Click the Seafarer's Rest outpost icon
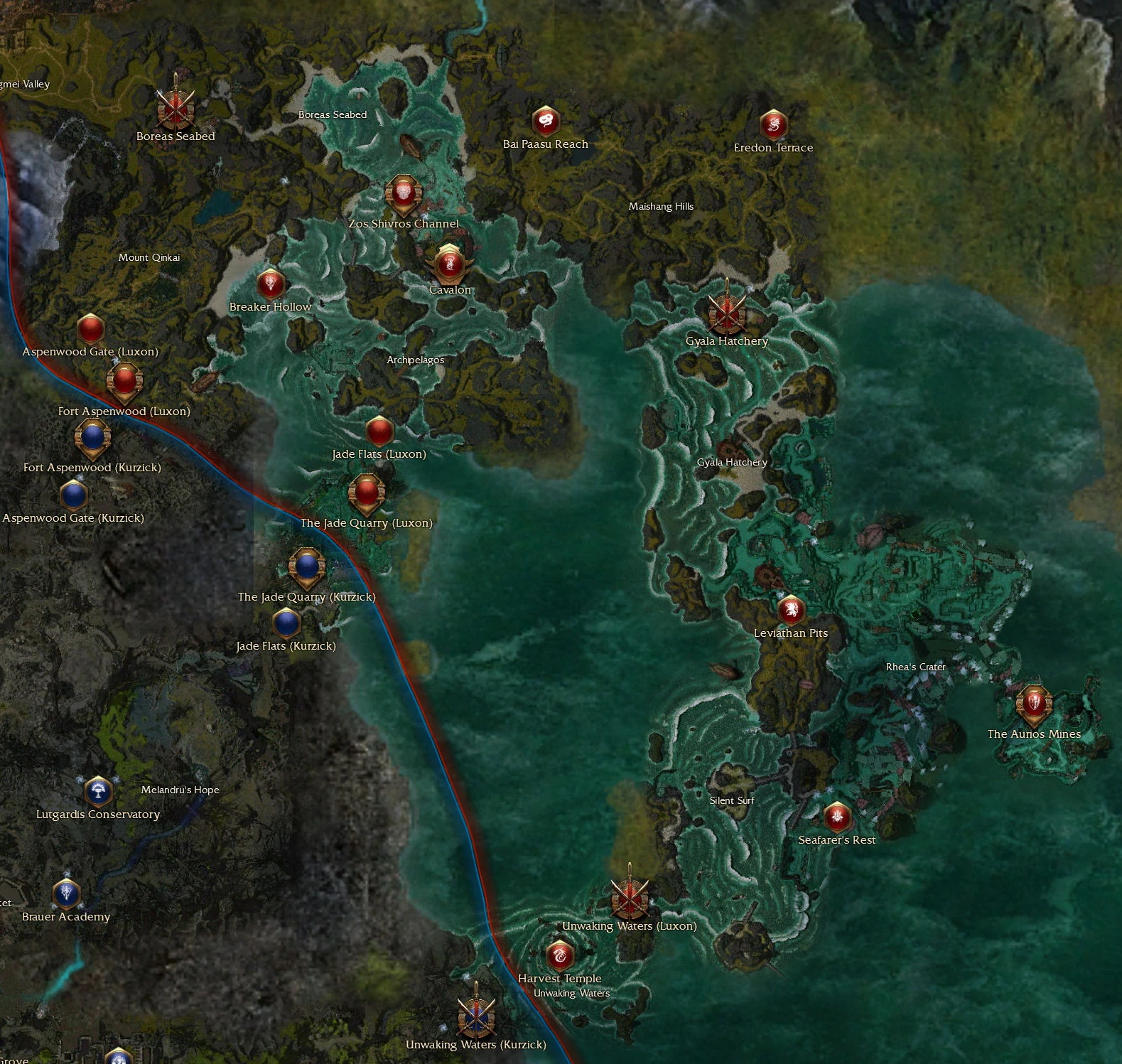This screenshot has width=1122, height=1064. pyautogui.click(x=838, y=816)
